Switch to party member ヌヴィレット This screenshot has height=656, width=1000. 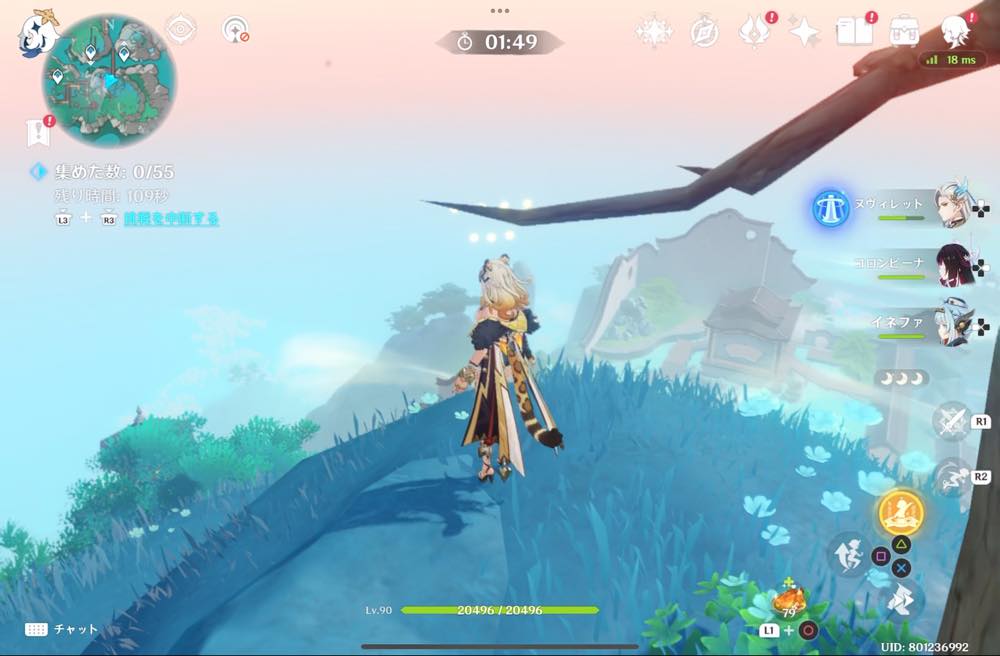coord(953,207)
